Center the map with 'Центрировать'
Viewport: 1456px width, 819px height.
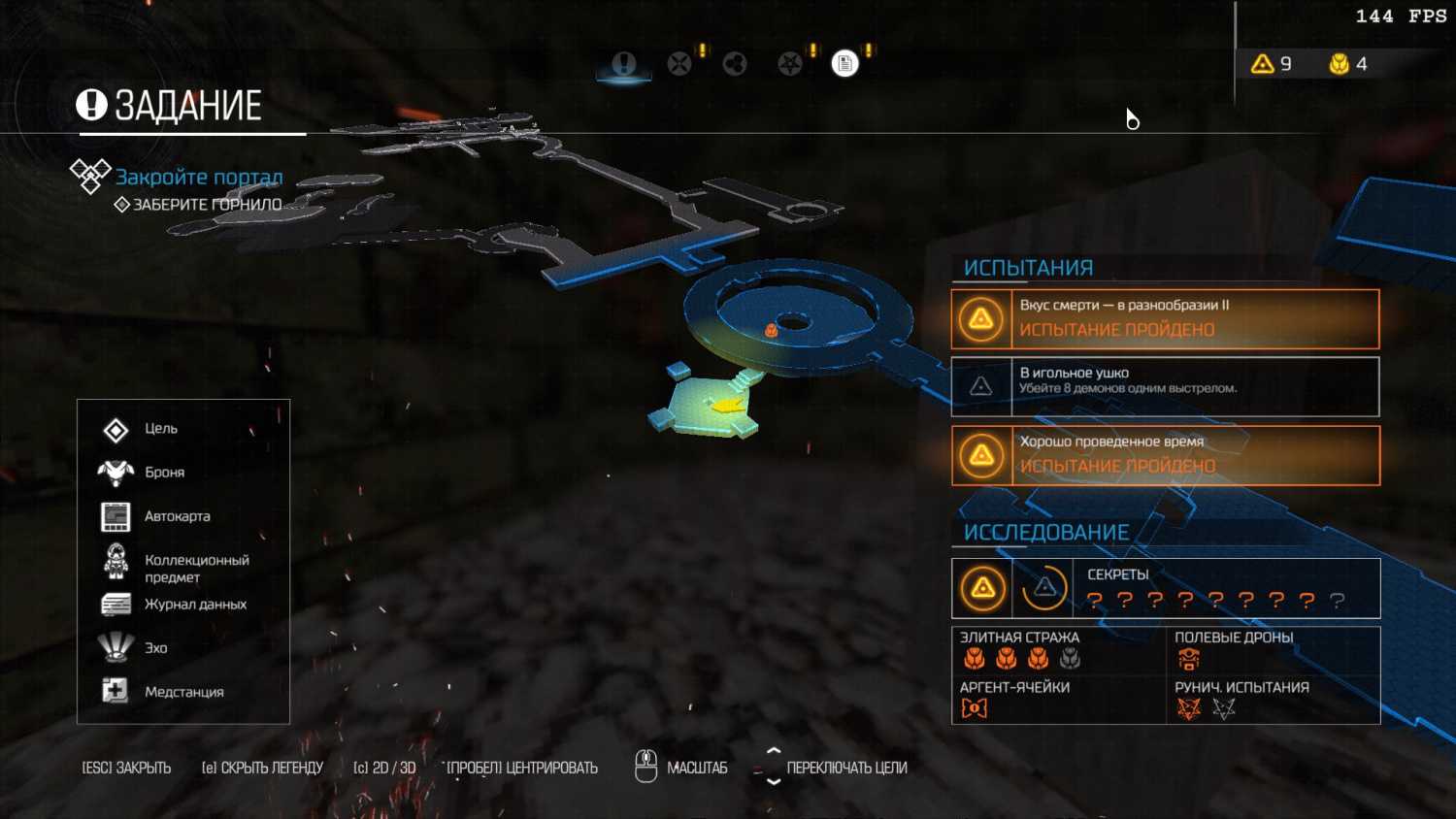[x=521, y=768]
